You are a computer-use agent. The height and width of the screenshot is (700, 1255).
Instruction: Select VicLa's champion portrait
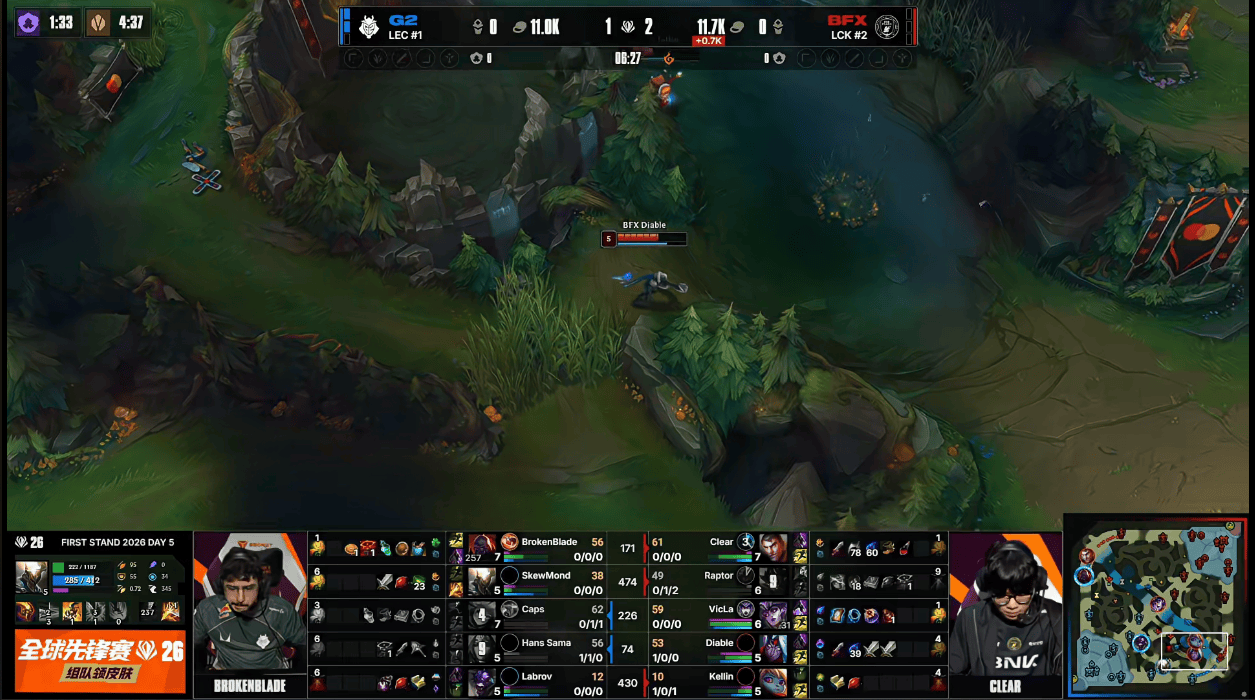(x=772, y=615)
